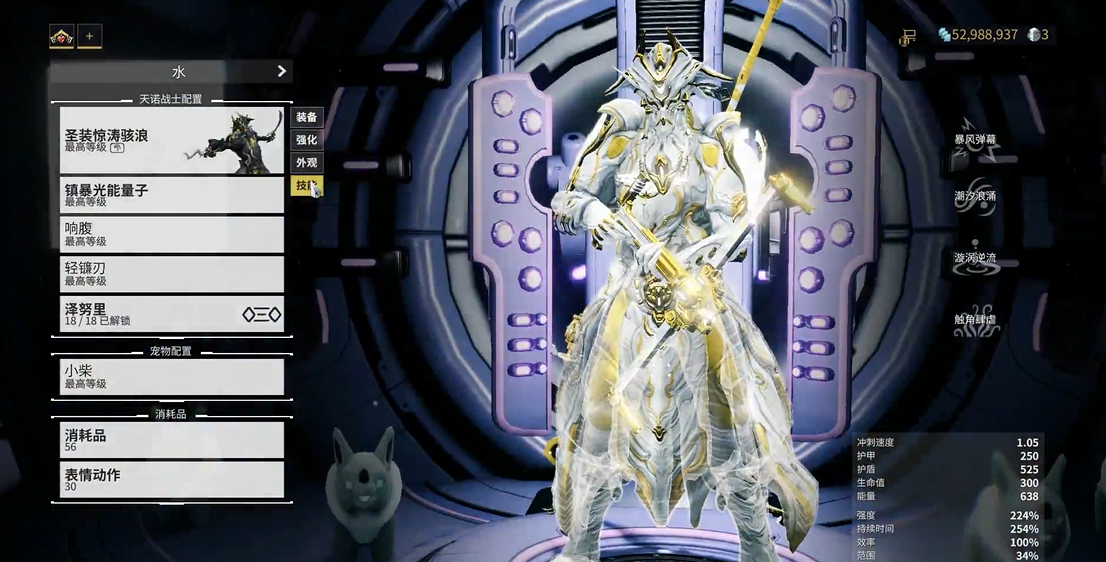Select the 小柴 companion slot
Image resolution: width=1106 pixels, height=562 pixels.
click(171, 376)
